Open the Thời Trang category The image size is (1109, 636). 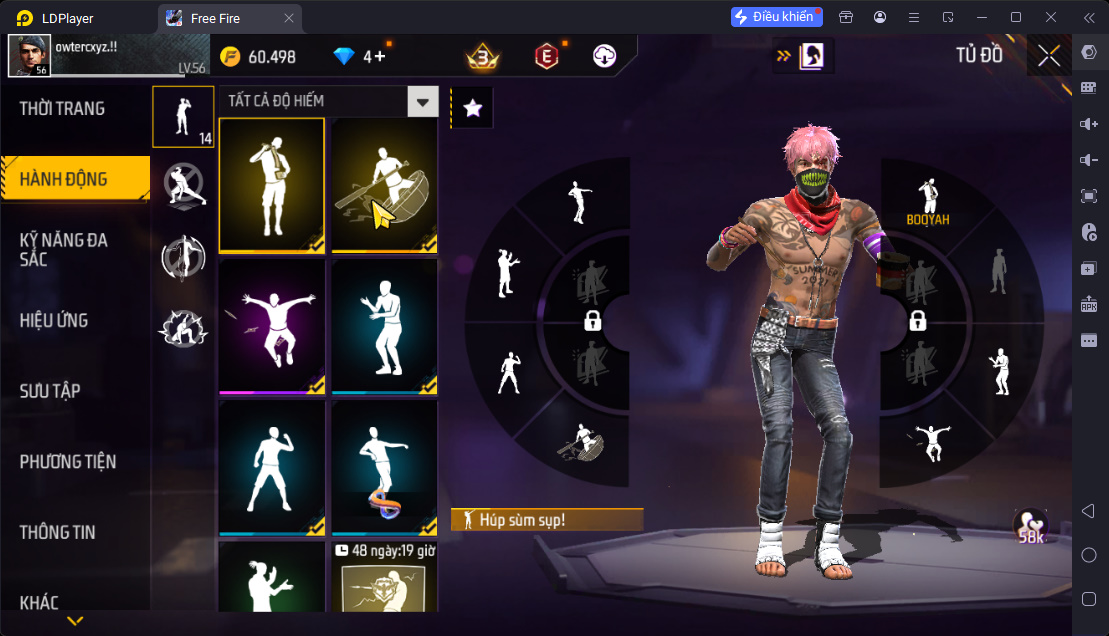coord(62,109)
